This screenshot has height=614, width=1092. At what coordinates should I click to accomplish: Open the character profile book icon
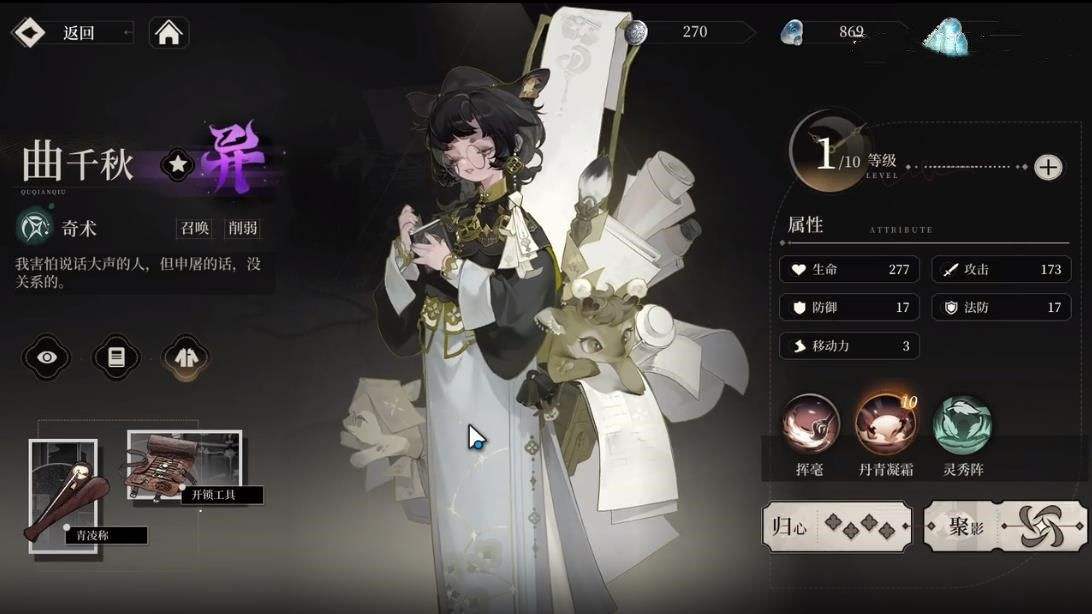point(116,357)
